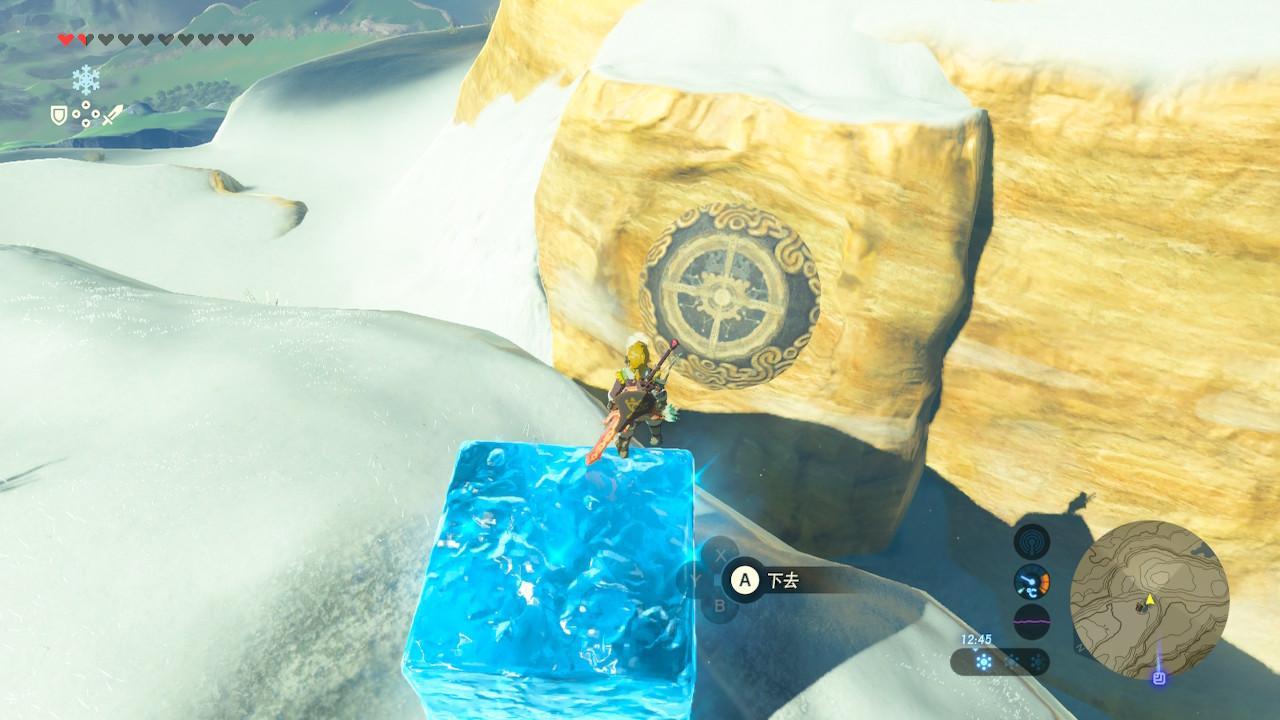Select the purple noise level indicator
1280x720 pixels.
tap(1032, 620)
